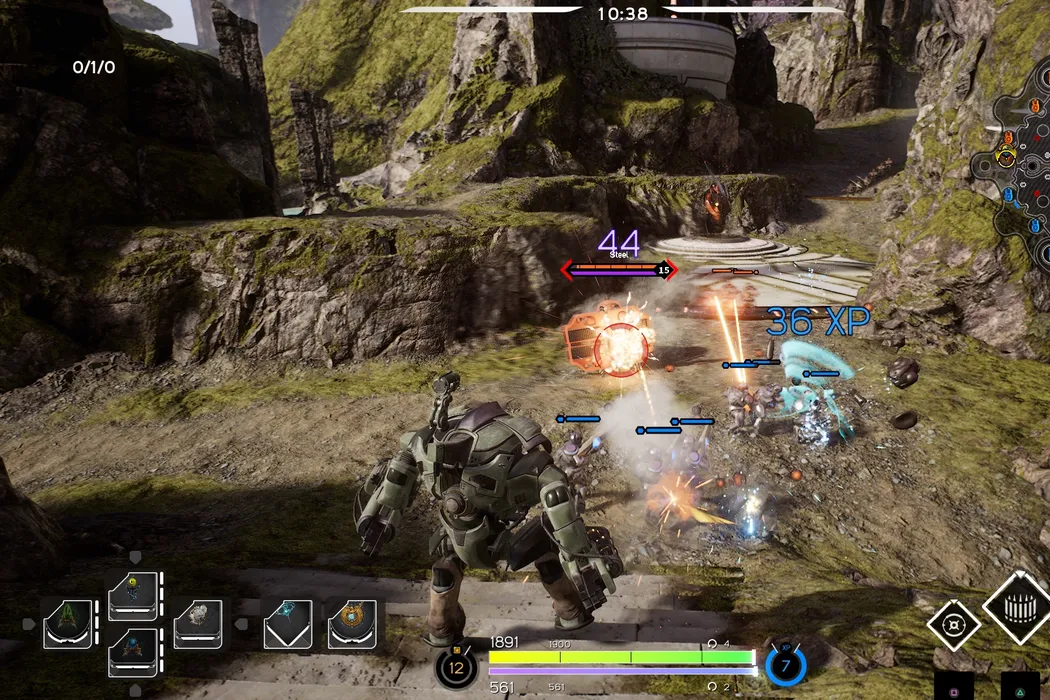Trigger the circular crosshair ability diamond
Image resolution: width=1050 pixels, height=700 pixels.
953,626
